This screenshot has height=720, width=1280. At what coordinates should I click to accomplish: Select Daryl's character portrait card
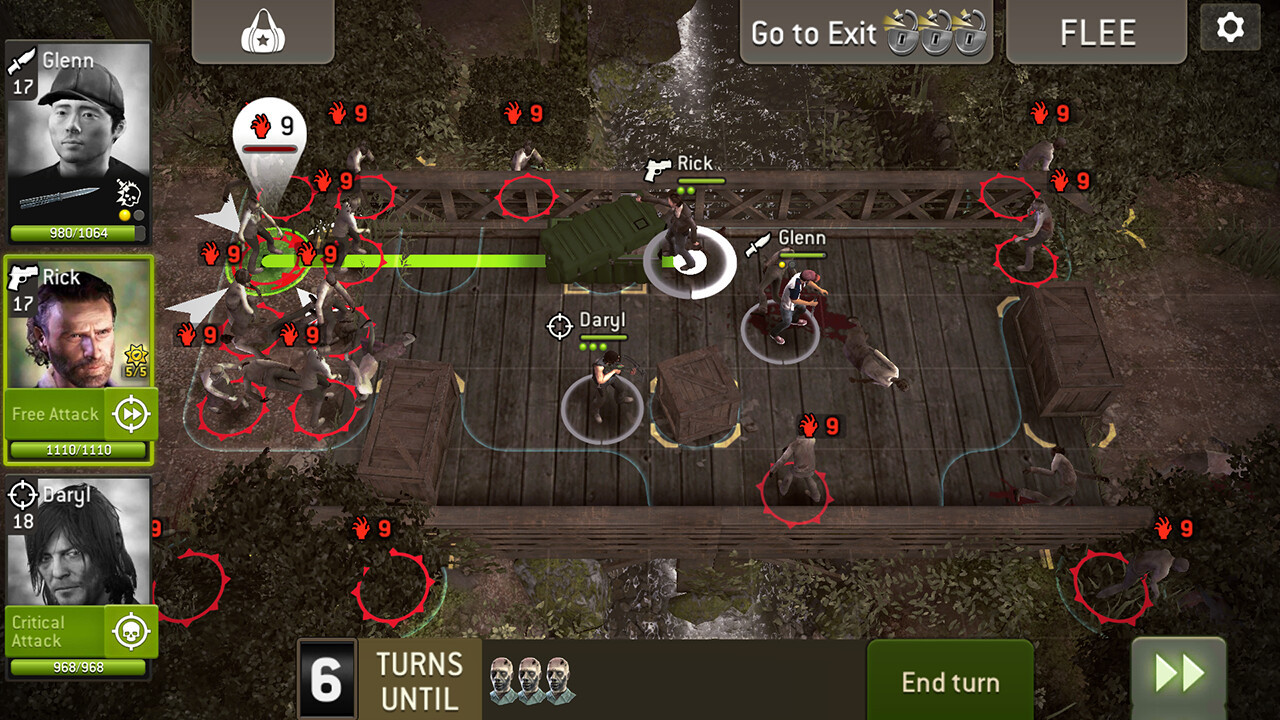pyautogui.click(x=78, y=540)
